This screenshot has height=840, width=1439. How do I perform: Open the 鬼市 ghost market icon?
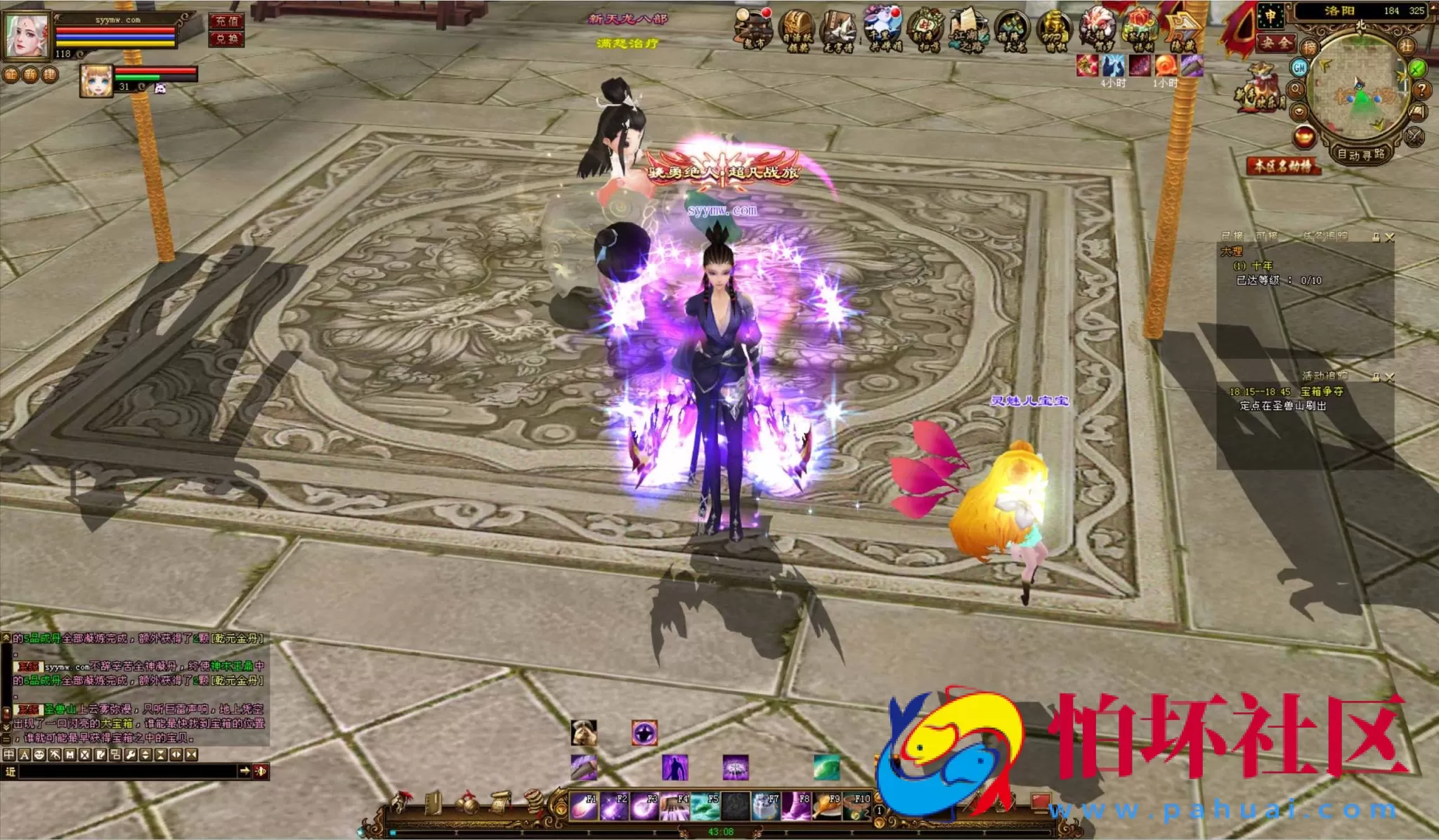click(x=754, y=31)
